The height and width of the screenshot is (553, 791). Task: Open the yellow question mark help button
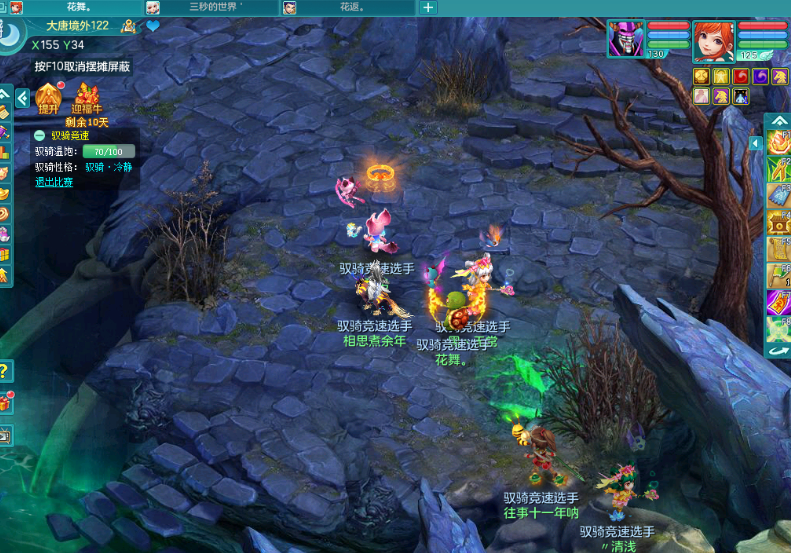pos(5,371)
